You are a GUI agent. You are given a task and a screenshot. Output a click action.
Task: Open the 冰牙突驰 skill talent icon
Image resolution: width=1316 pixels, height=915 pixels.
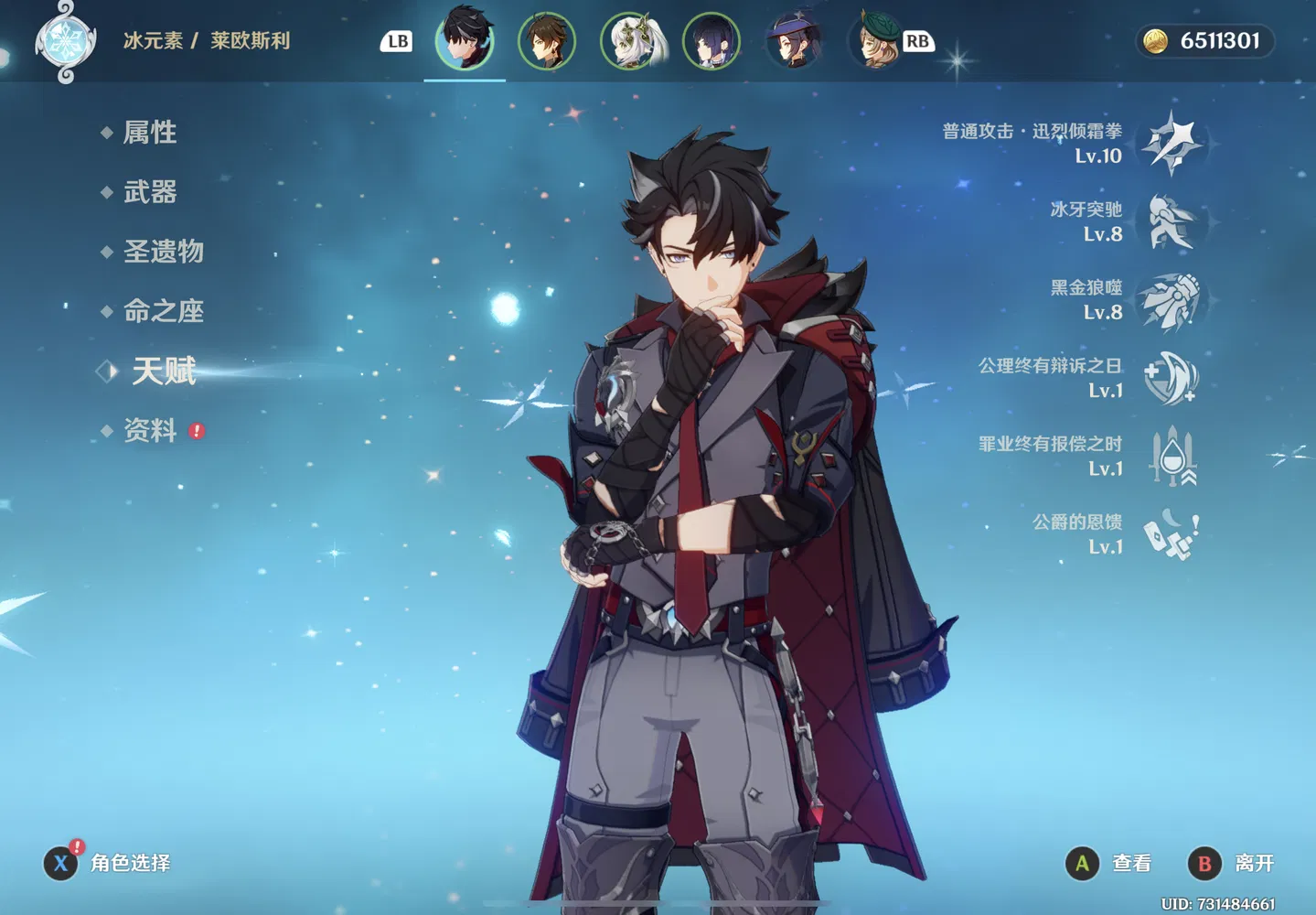tap(1172, 222)
